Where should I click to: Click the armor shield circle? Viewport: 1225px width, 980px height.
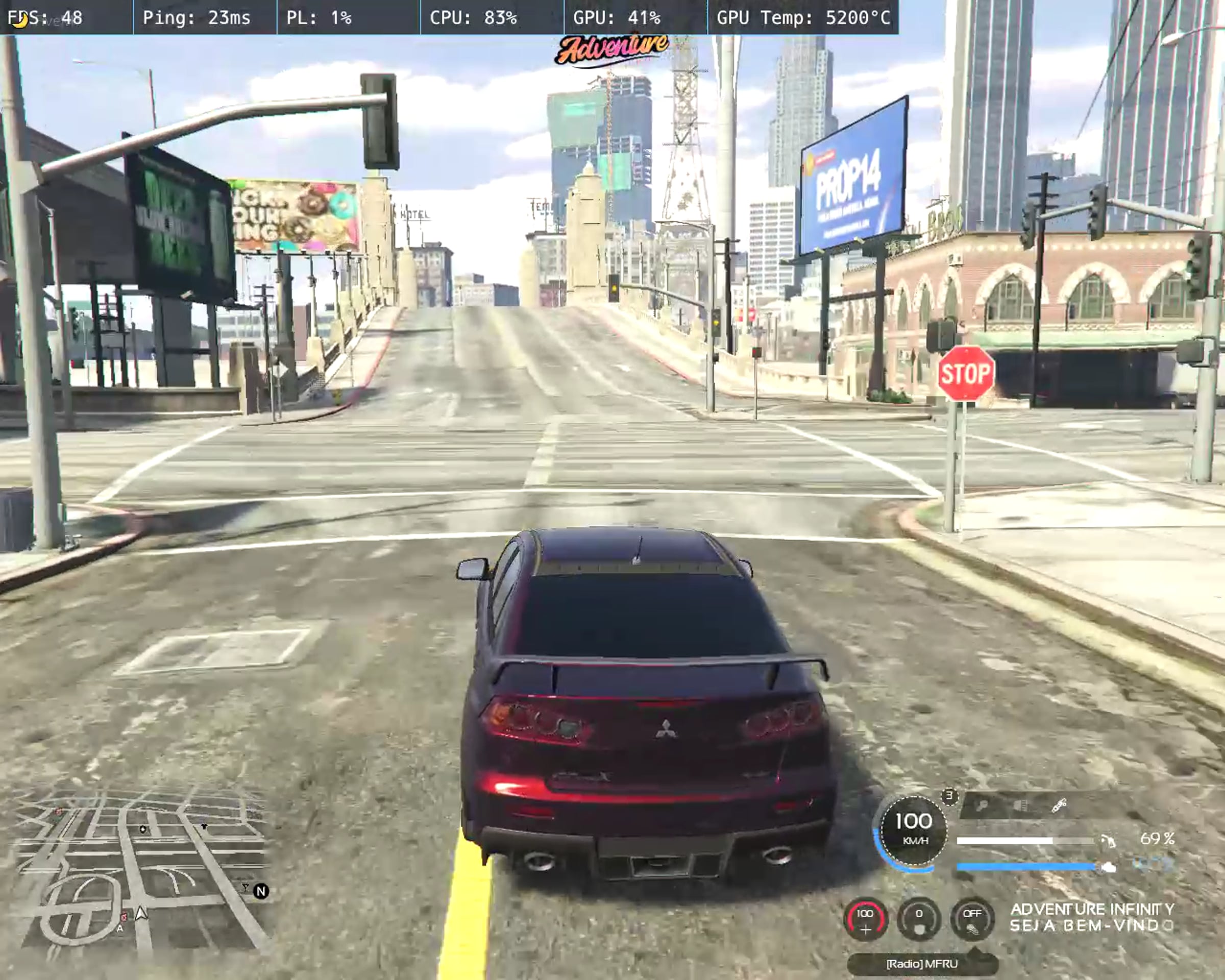coord(919,919)
